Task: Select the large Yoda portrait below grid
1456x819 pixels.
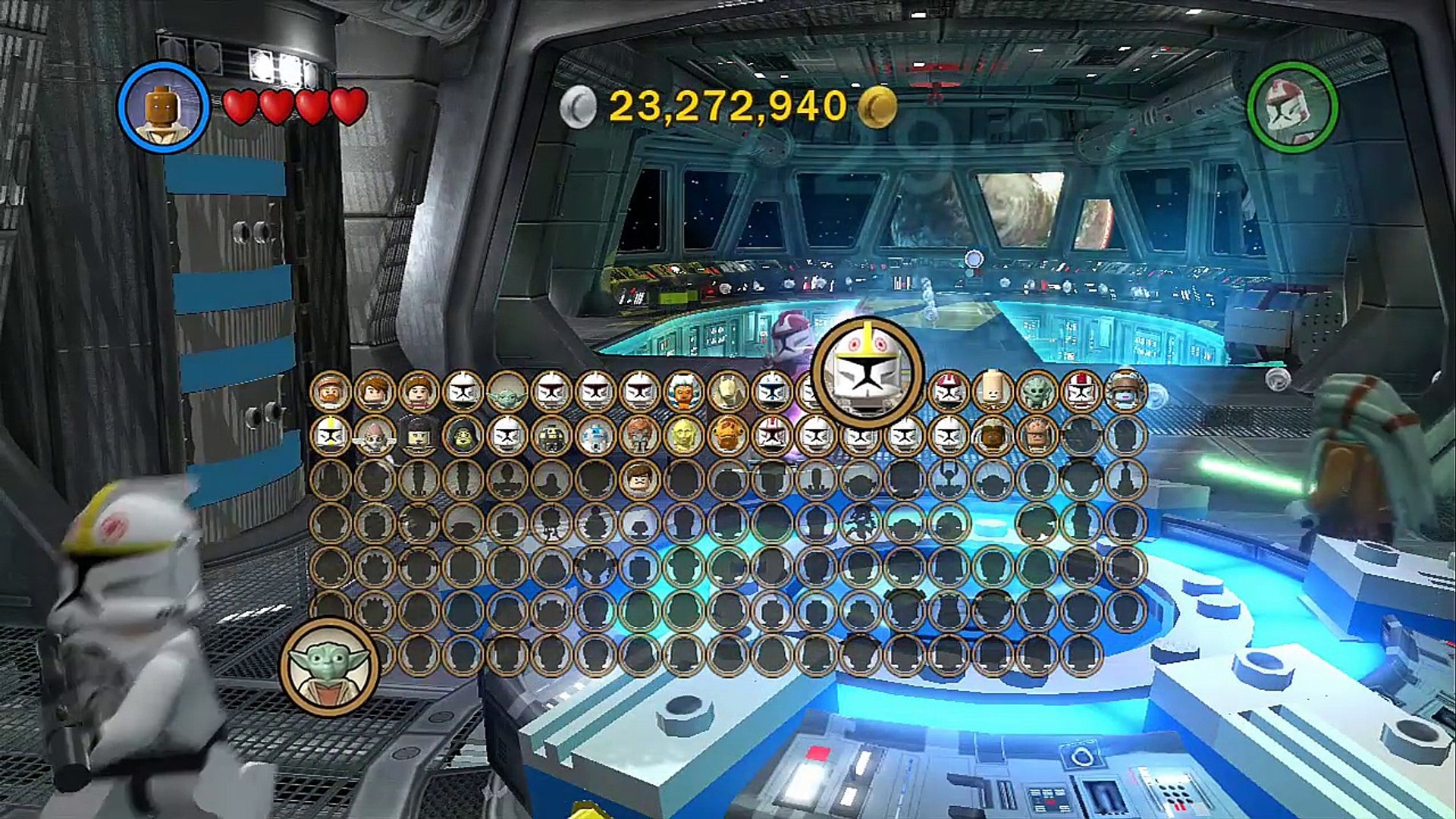Action: 329,667
